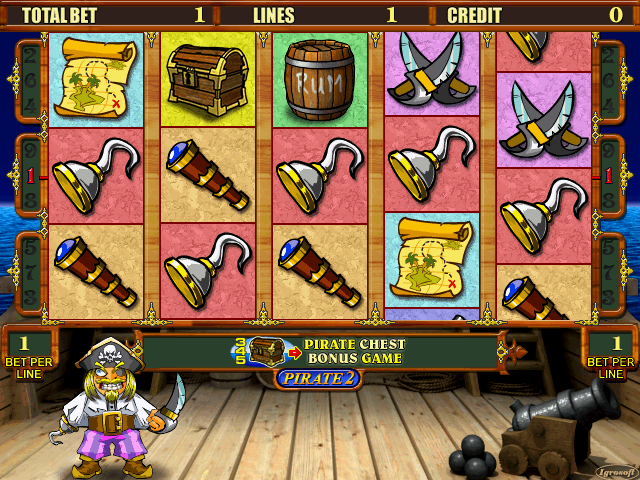Click the Pirate Chest Bonus Game banner
640x480 pixels.
click(320, 351)
